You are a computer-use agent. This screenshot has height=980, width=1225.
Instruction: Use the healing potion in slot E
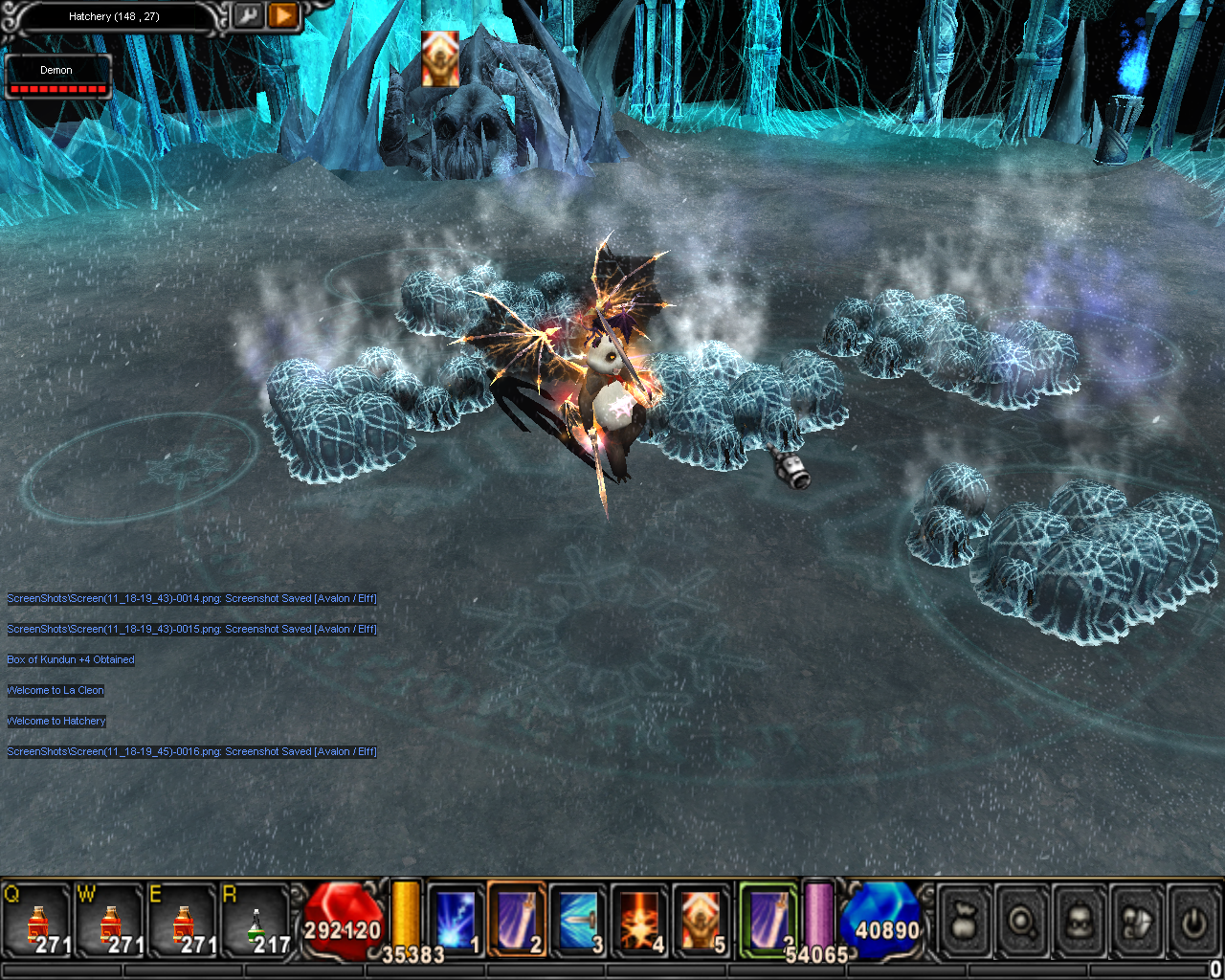coord(183,923)
